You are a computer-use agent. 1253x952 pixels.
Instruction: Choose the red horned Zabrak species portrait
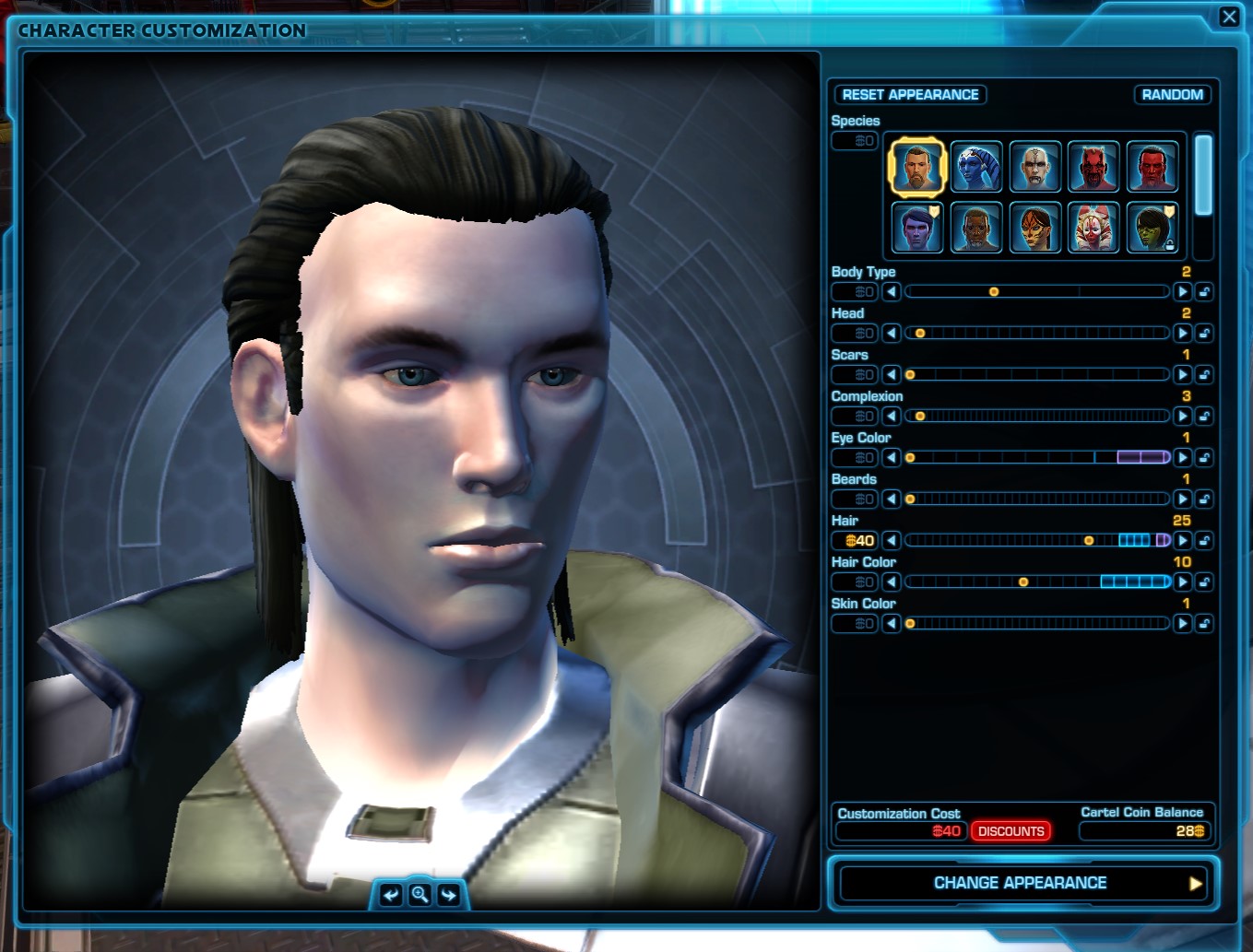coord(1093,167)
